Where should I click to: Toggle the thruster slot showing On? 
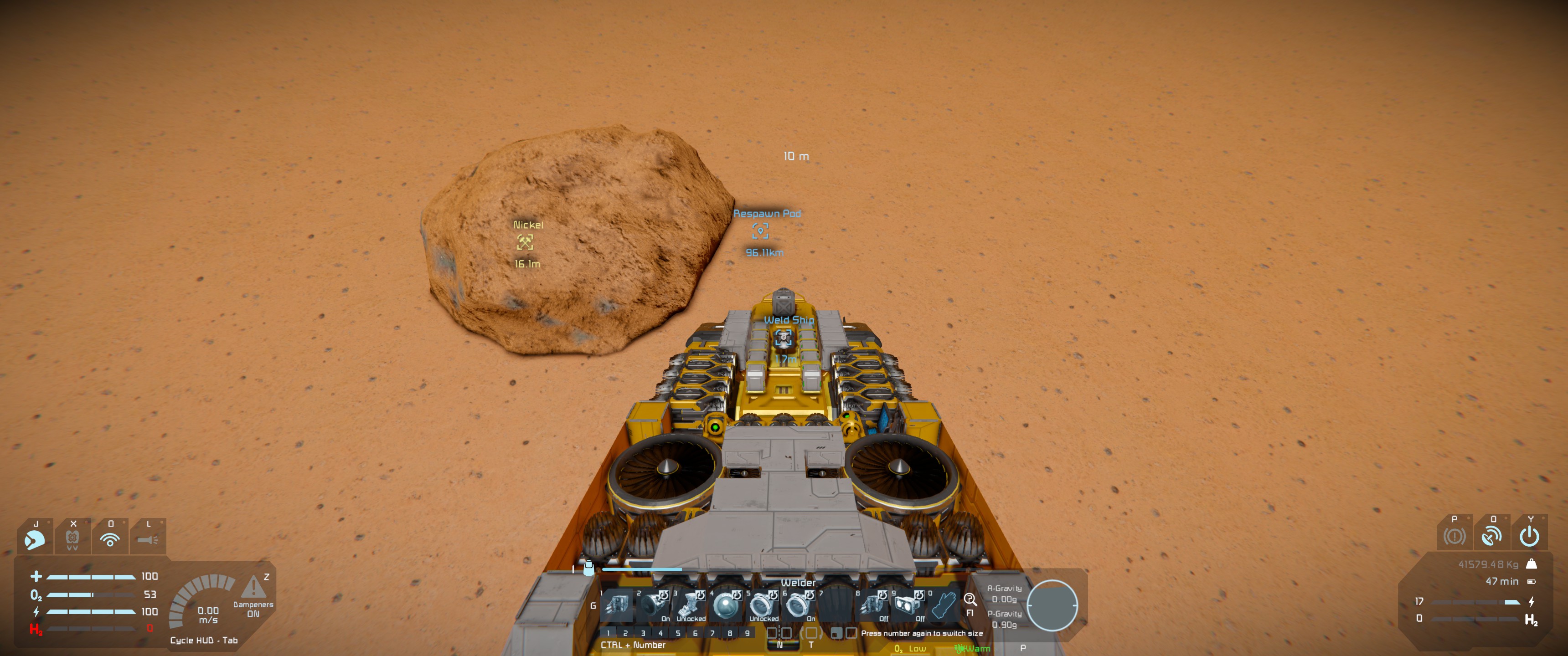pos(654,605)
